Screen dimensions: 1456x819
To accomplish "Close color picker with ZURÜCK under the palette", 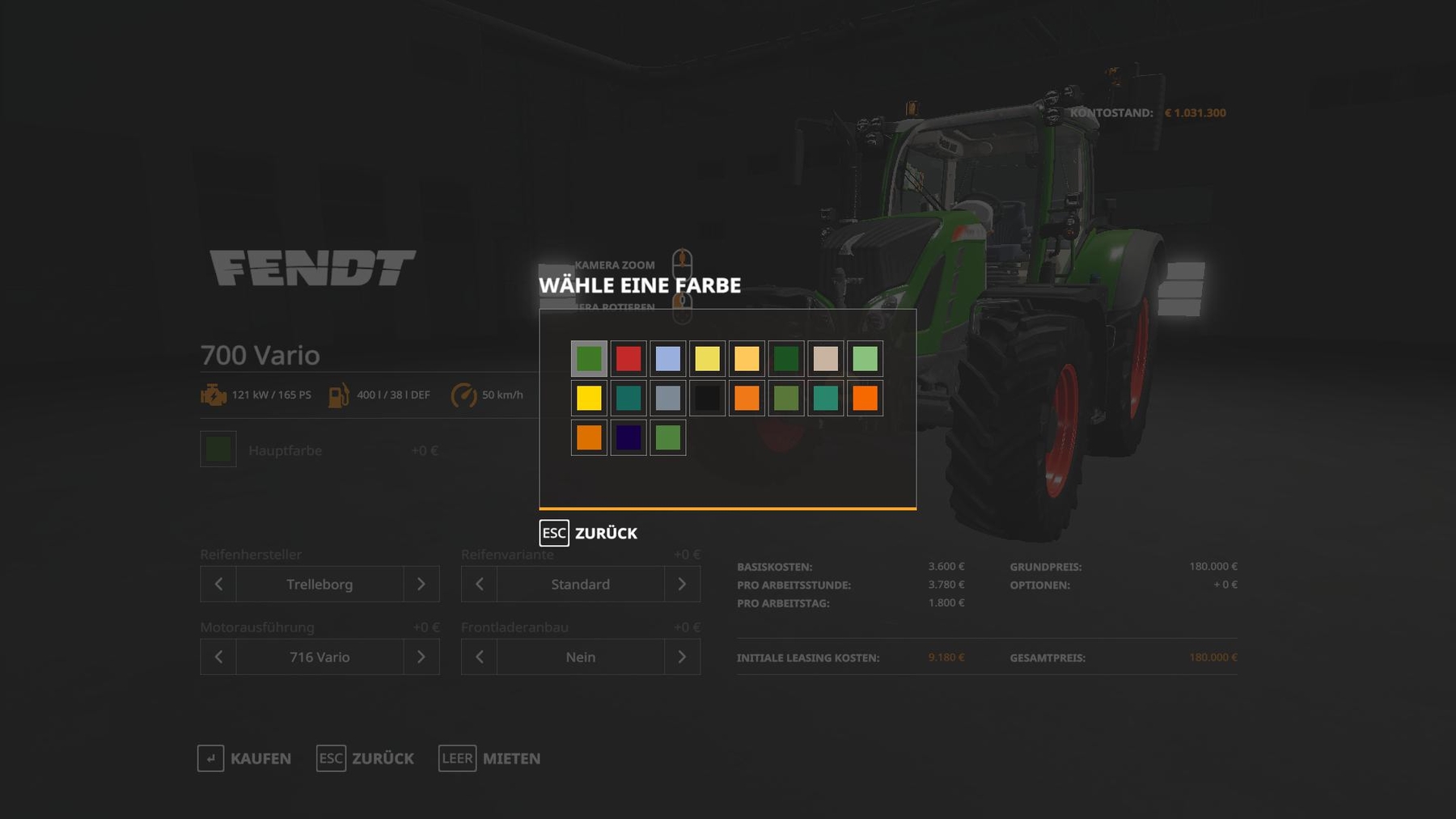I will [x=589, y=533].
